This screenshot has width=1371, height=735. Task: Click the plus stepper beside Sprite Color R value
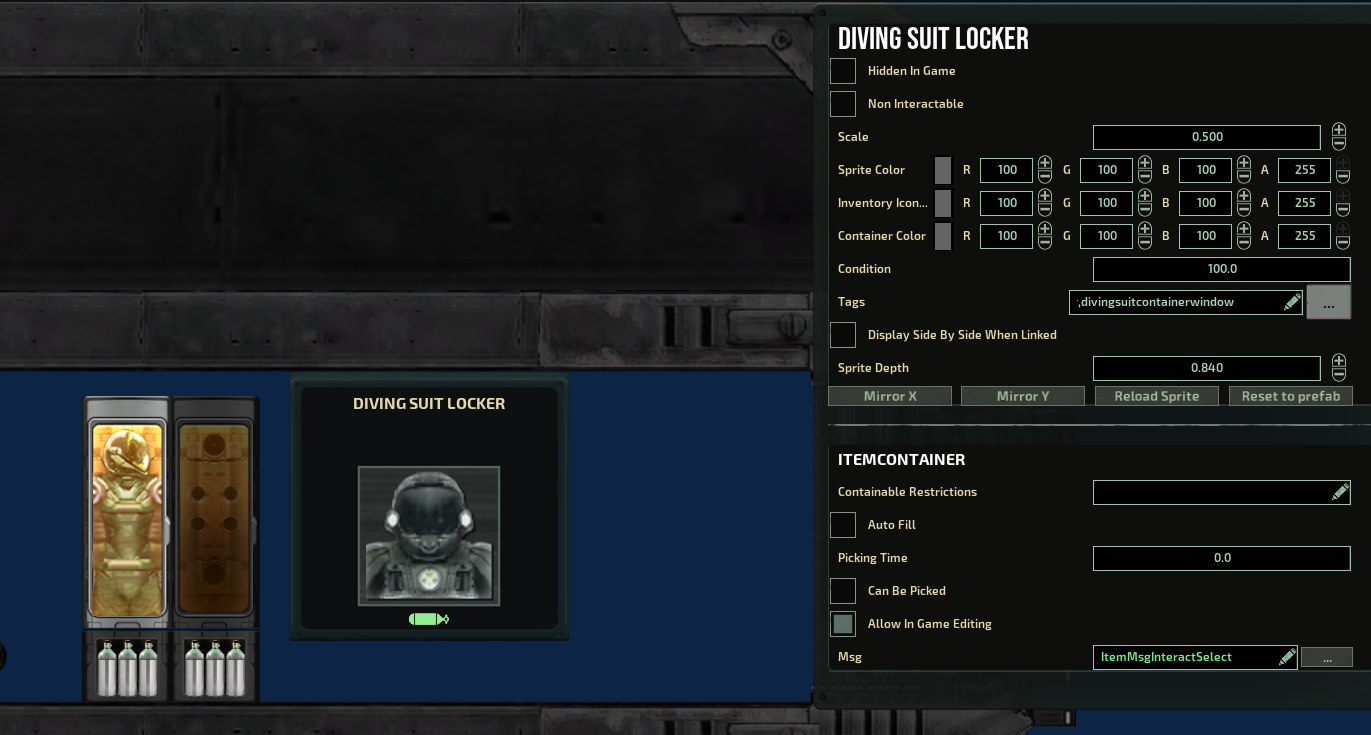[x=1044, y=164]
